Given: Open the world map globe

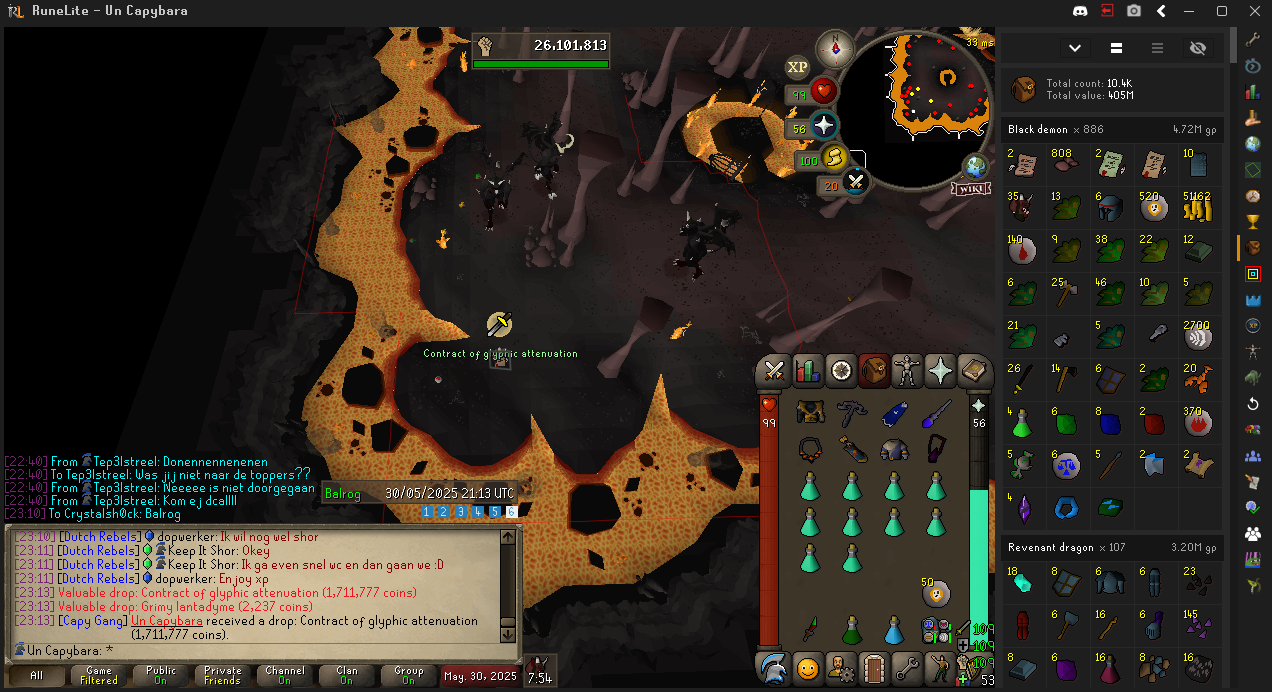Looking at the screenshot, I should click(x=975, y=167).
